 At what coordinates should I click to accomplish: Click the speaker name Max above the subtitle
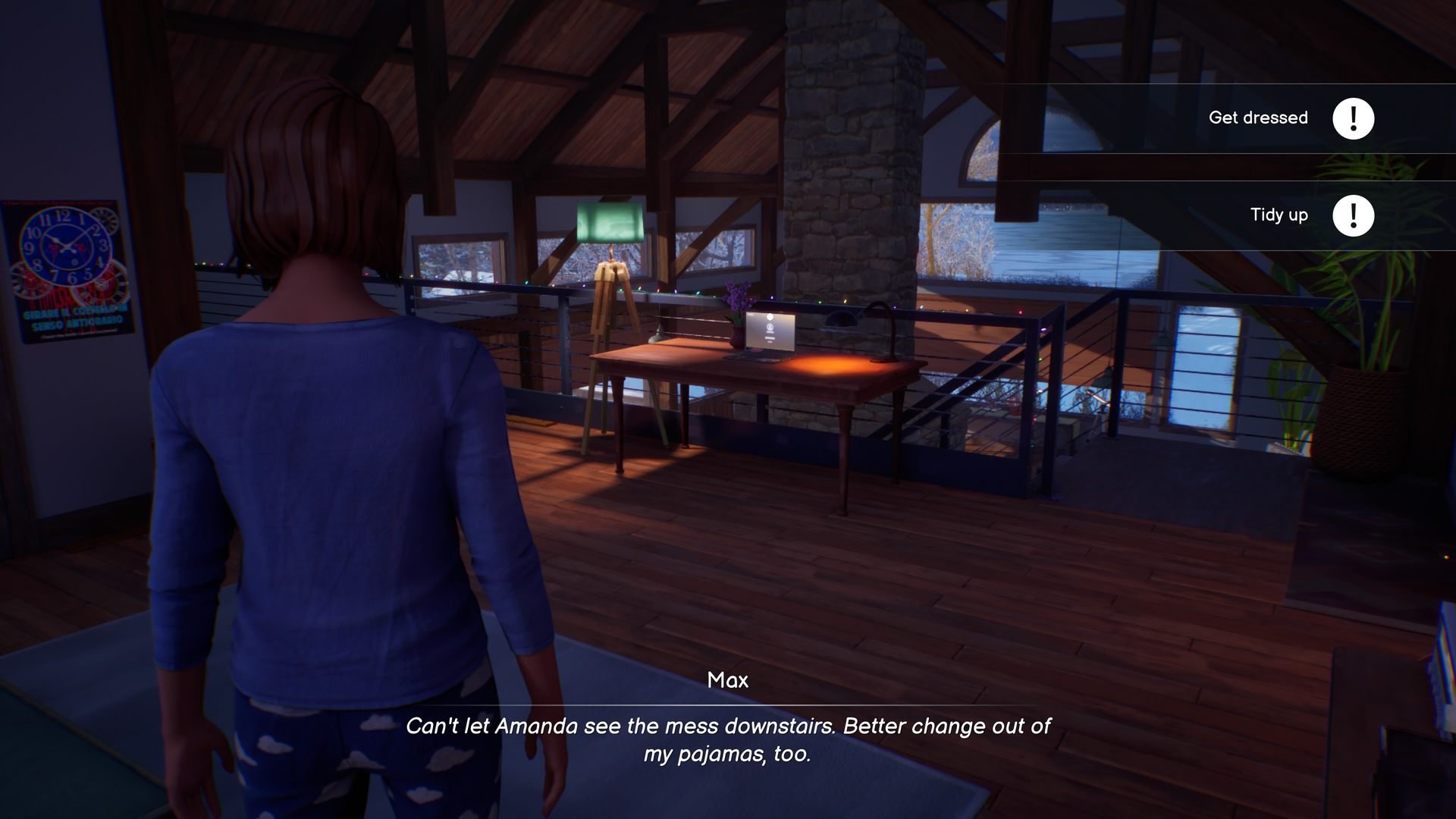[727, 680]
